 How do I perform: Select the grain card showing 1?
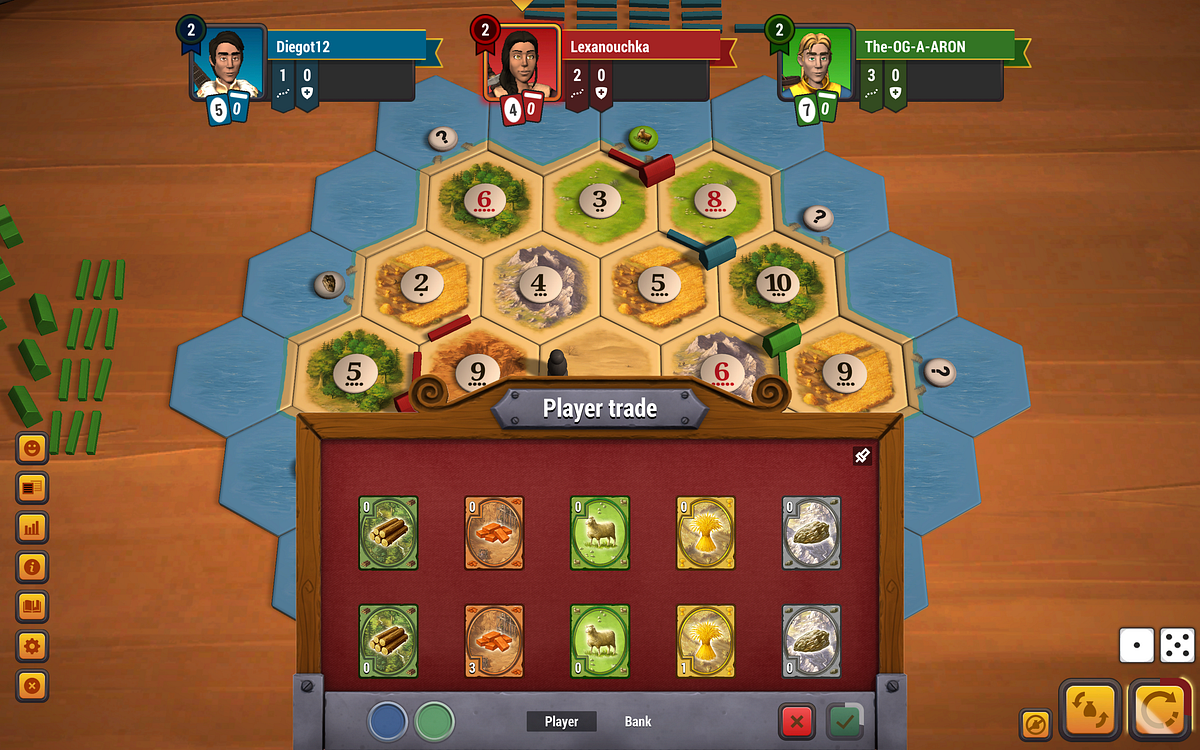[x=705, y=642]
